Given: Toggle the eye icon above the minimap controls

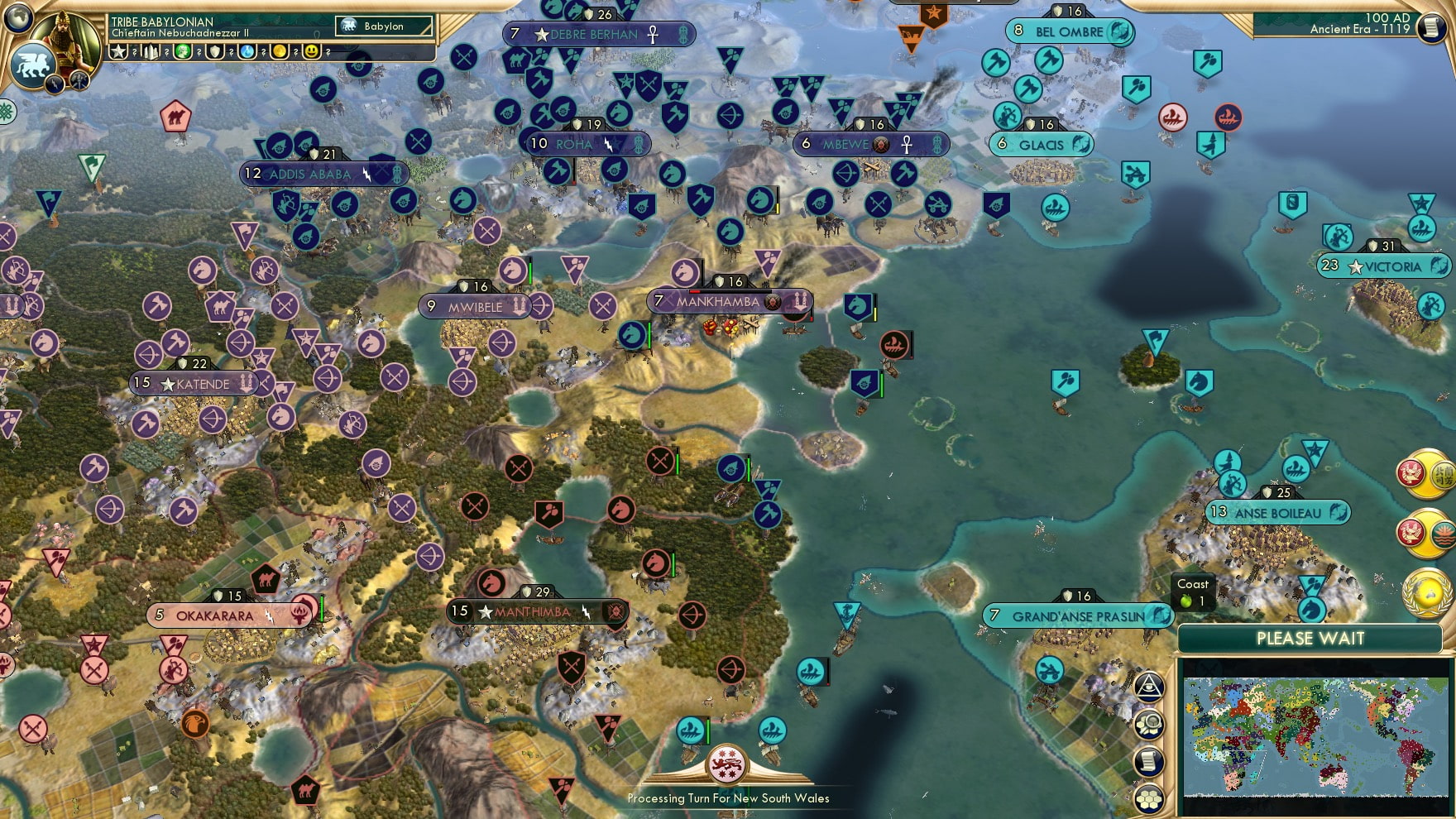Looking at the screenshot, I should (1151, 686).
